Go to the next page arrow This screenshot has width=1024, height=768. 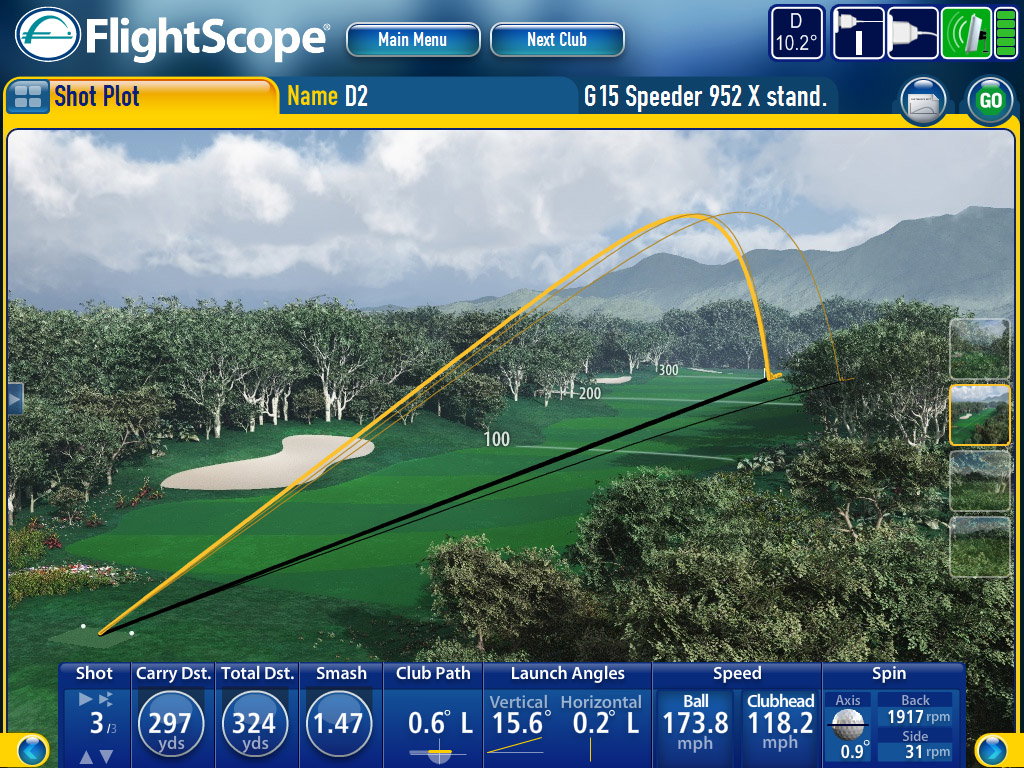pyautogui.click(x=991, y=749)
